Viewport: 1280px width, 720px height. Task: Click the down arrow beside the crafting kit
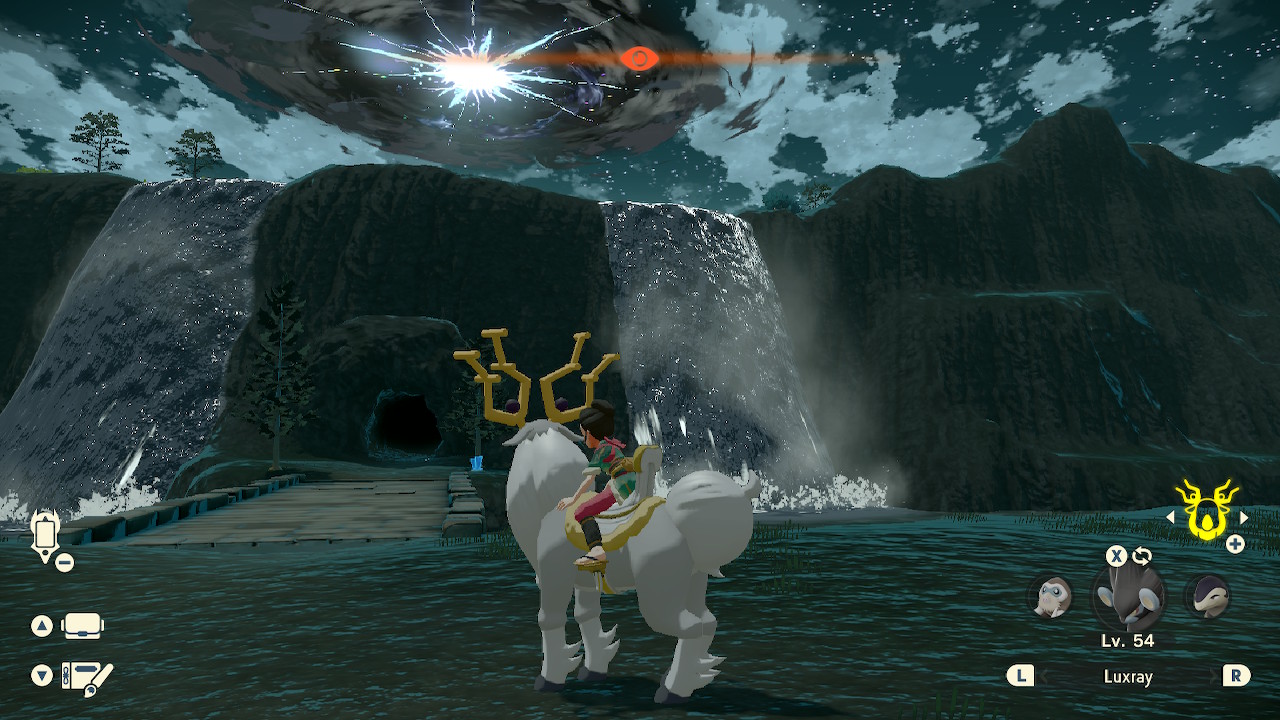(42, 673)
